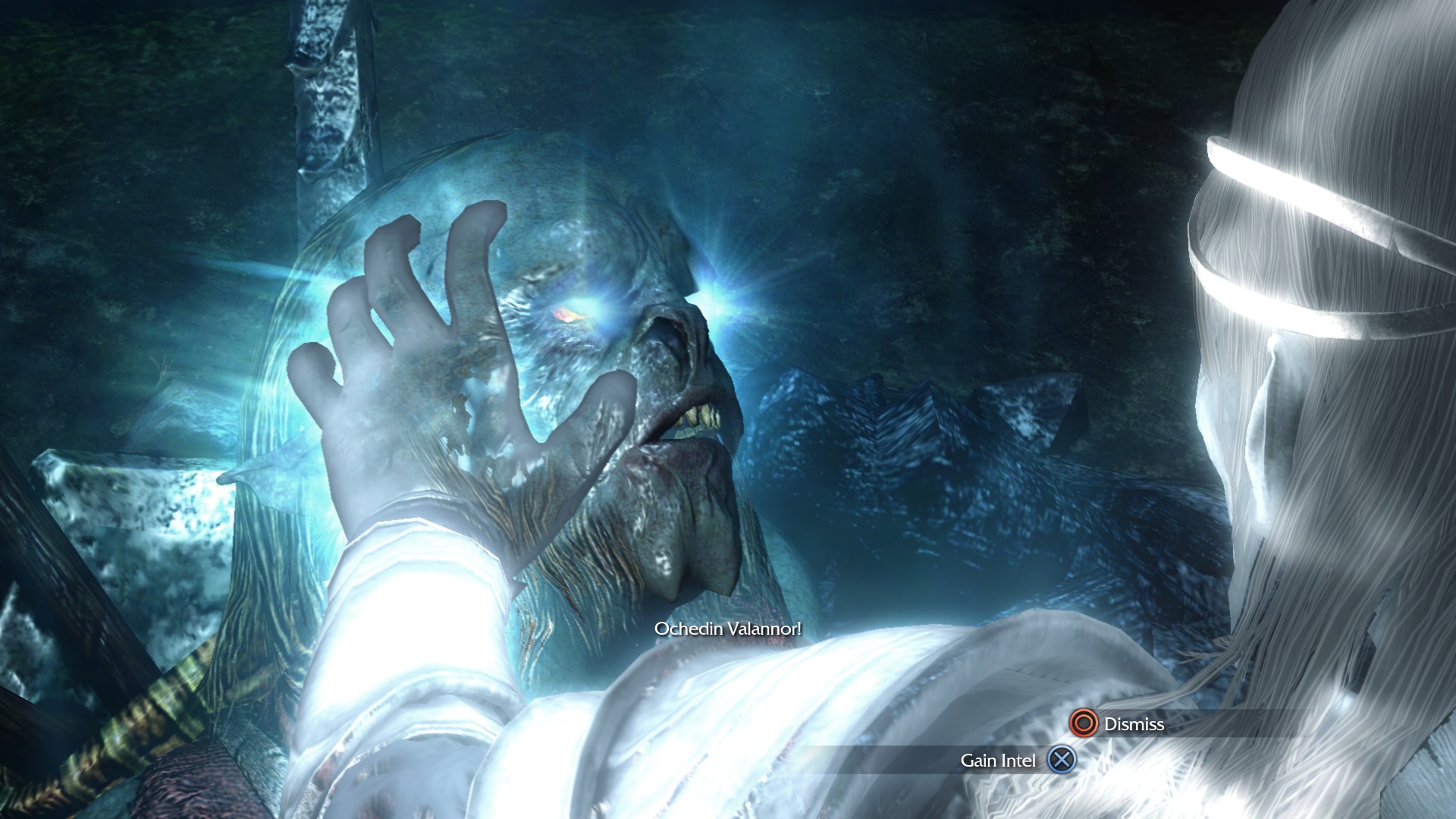Image resolution: width=1456 pixels, height=819 pixels.
Task: Select the Gain Intel option
Action: 1016,760
